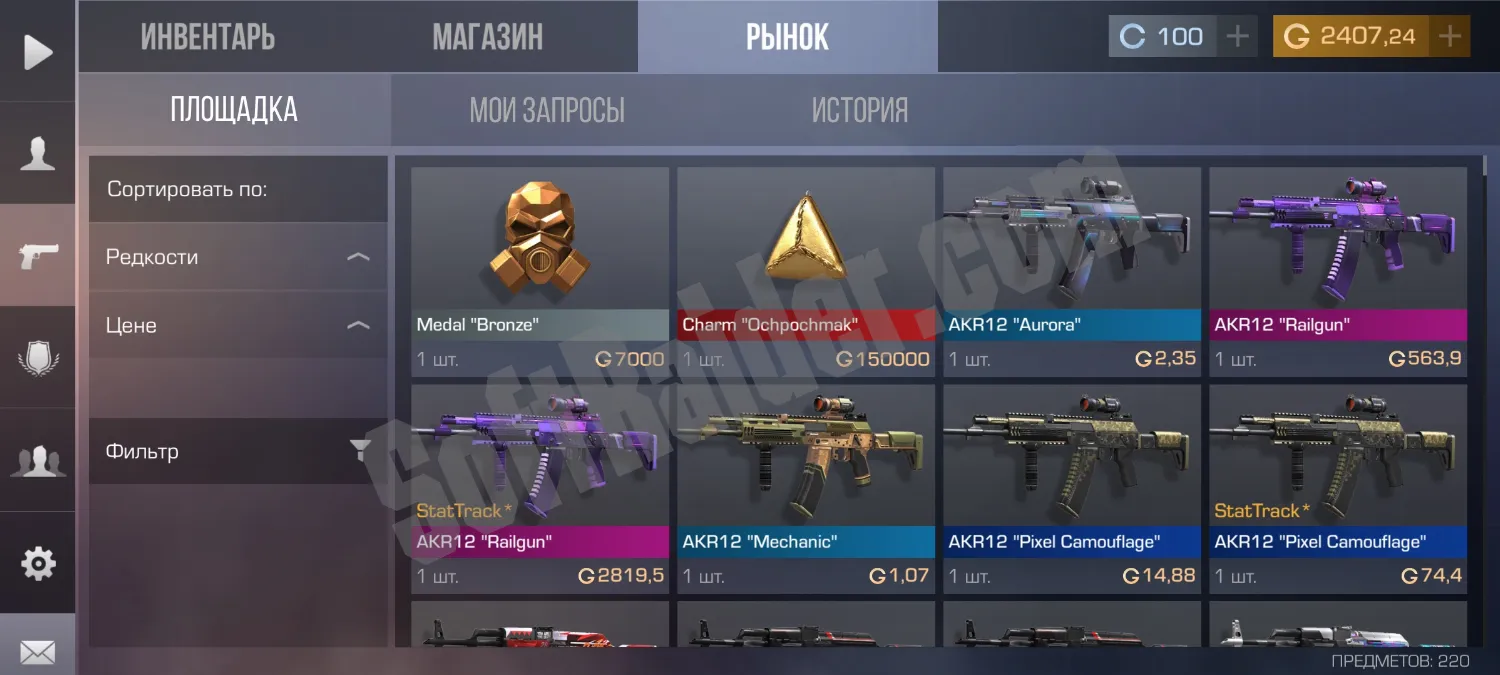Open the settings gear icon

tap(38, 564)
